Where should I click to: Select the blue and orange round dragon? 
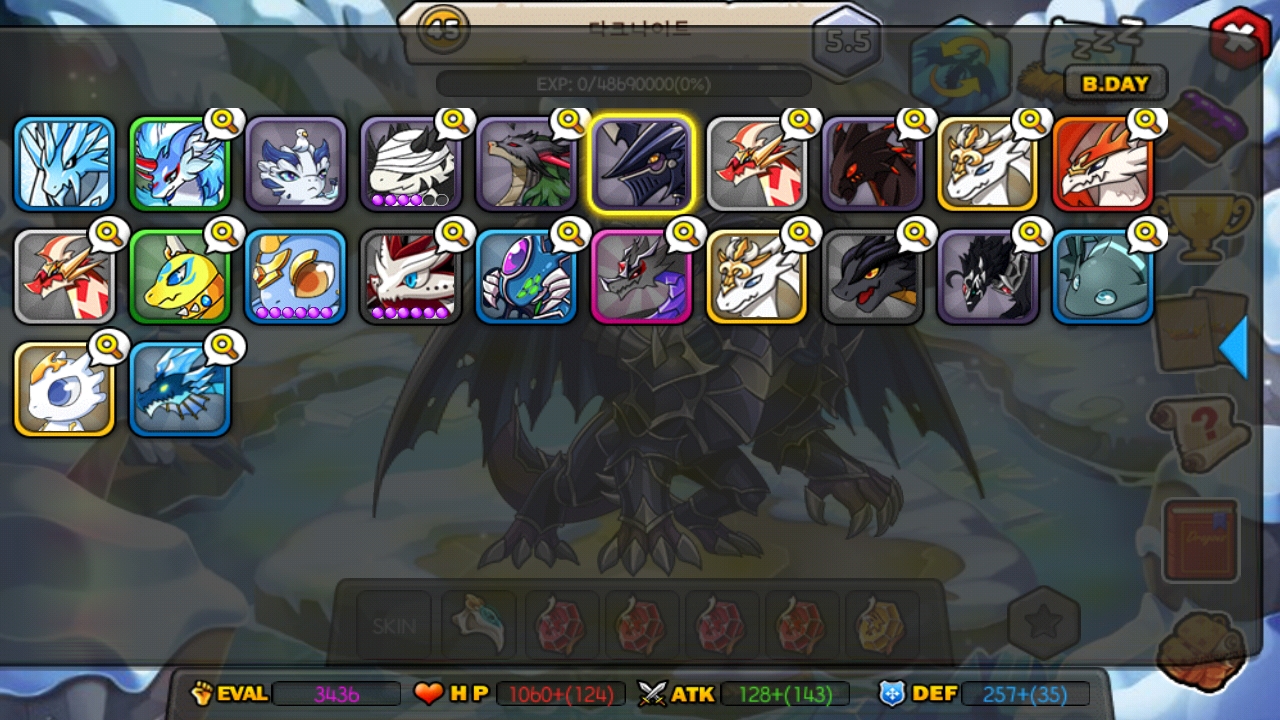(295, 277)
